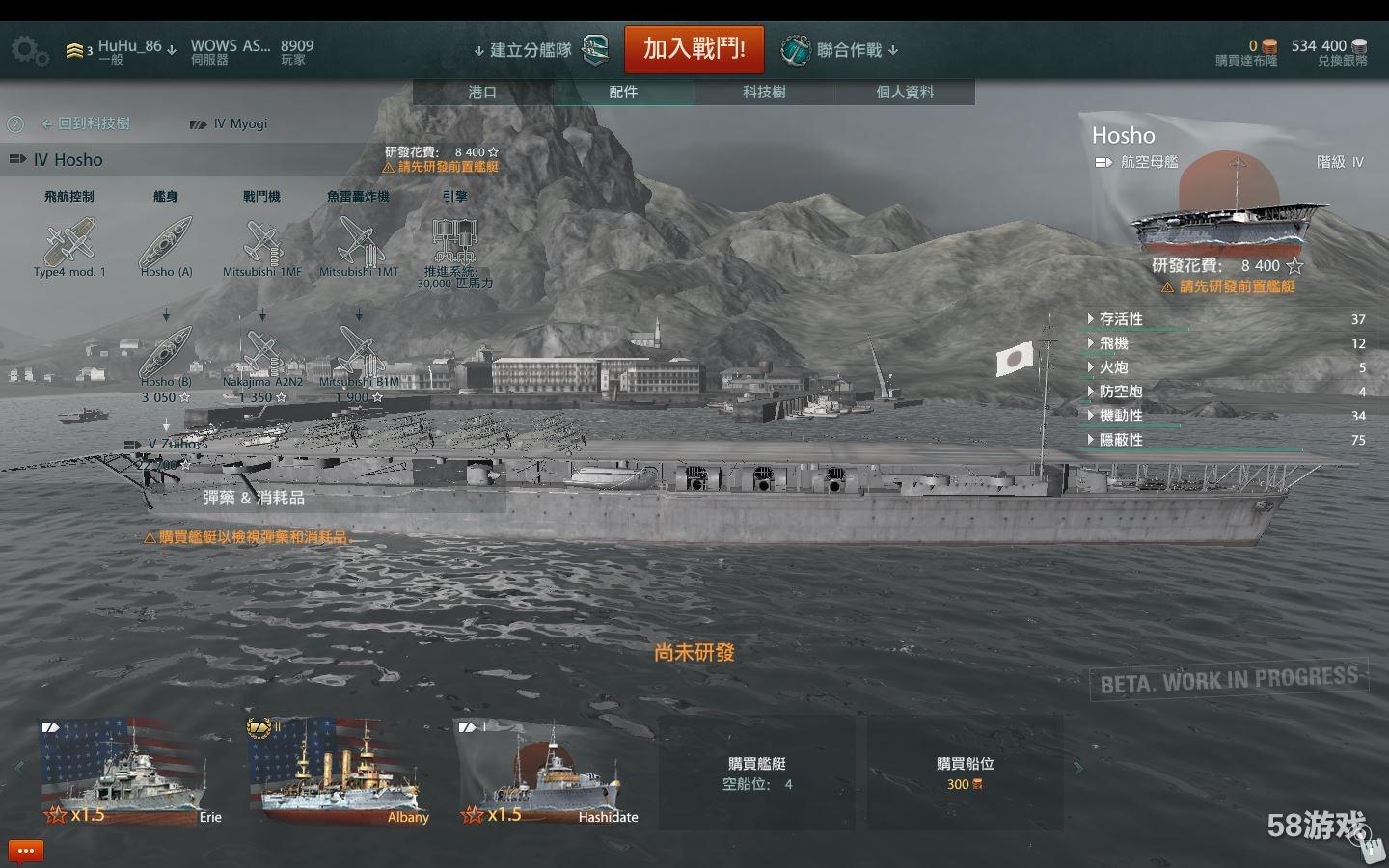
Task: Open the orange chat button
Action: pos(26,851)
